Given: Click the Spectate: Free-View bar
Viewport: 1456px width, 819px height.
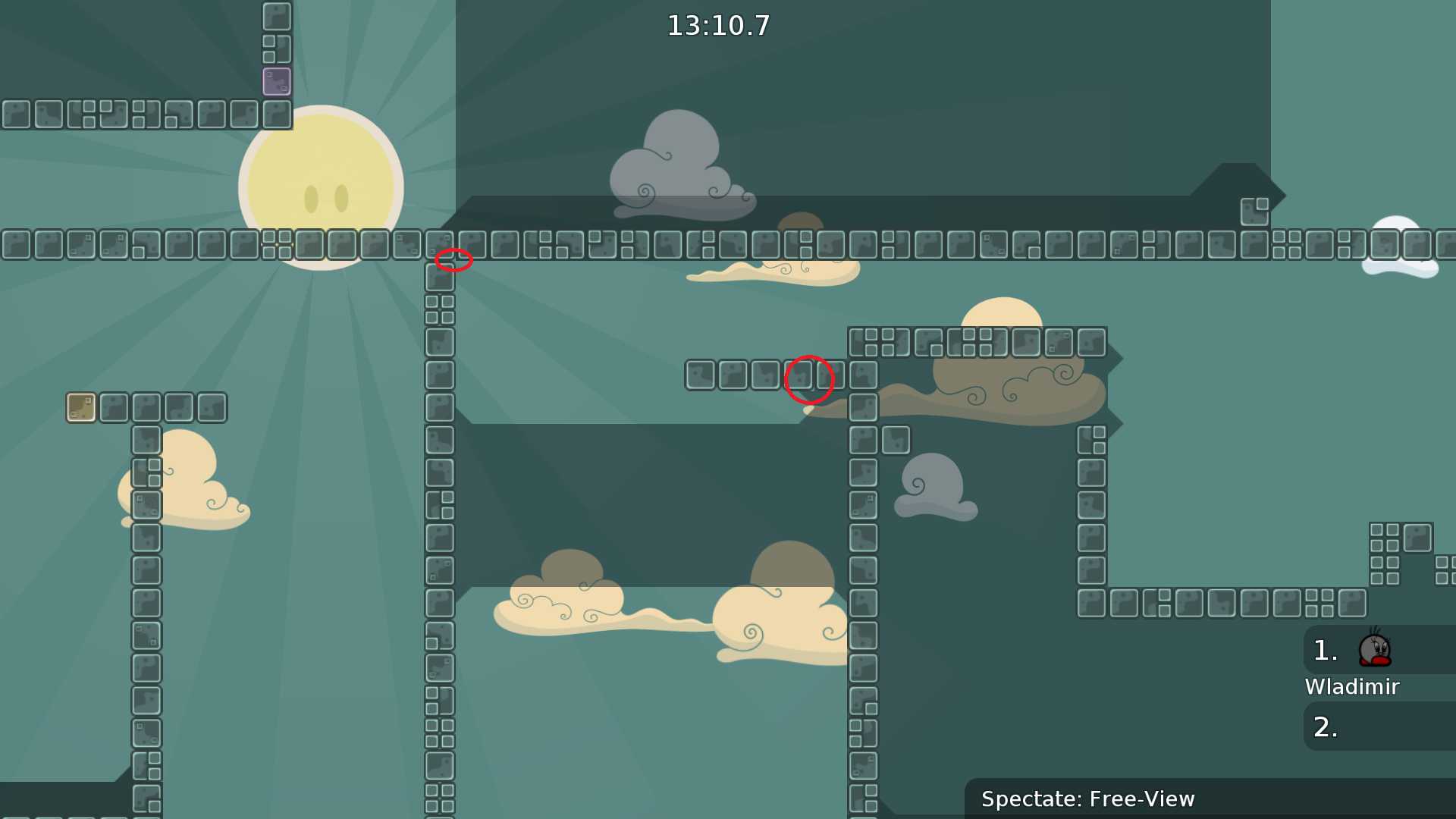Looking at the screenshot, I should tap(1209, 799).
